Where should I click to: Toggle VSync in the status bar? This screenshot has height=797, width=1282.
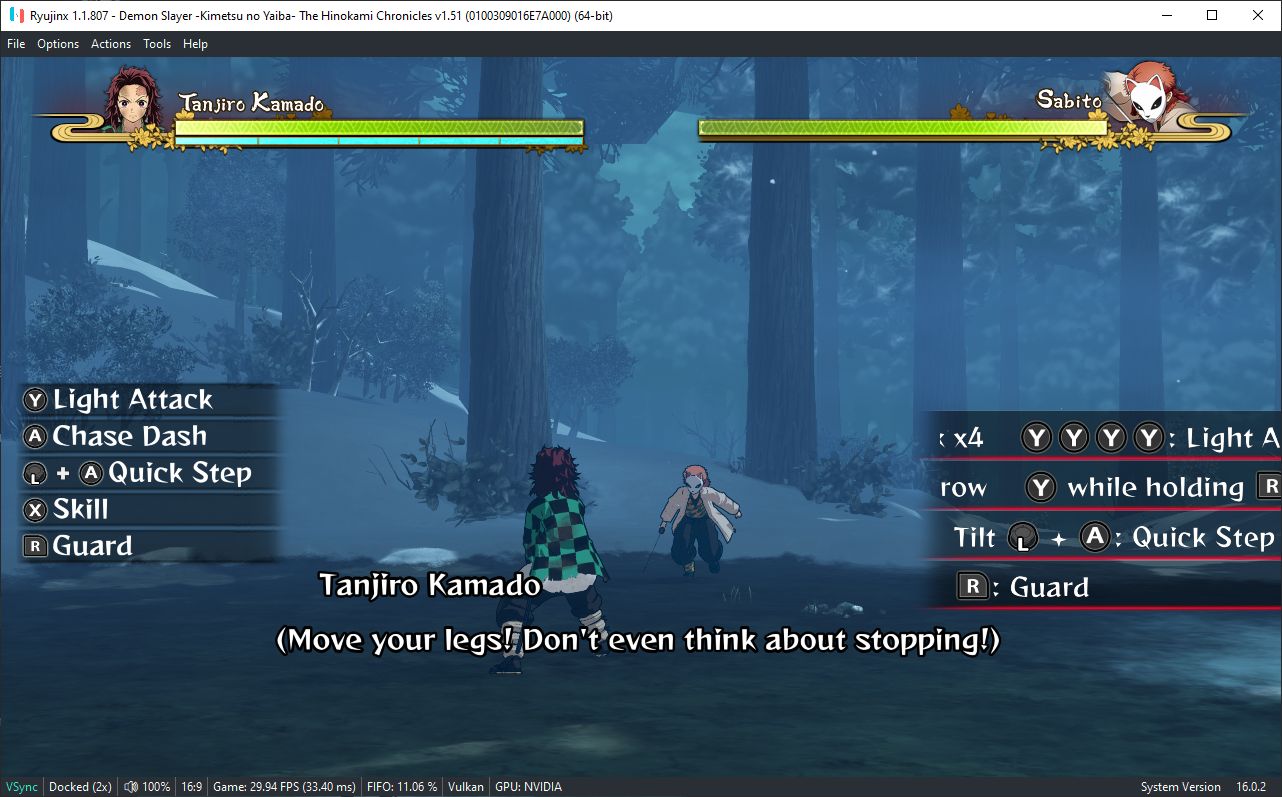click(x=22, y=787)
